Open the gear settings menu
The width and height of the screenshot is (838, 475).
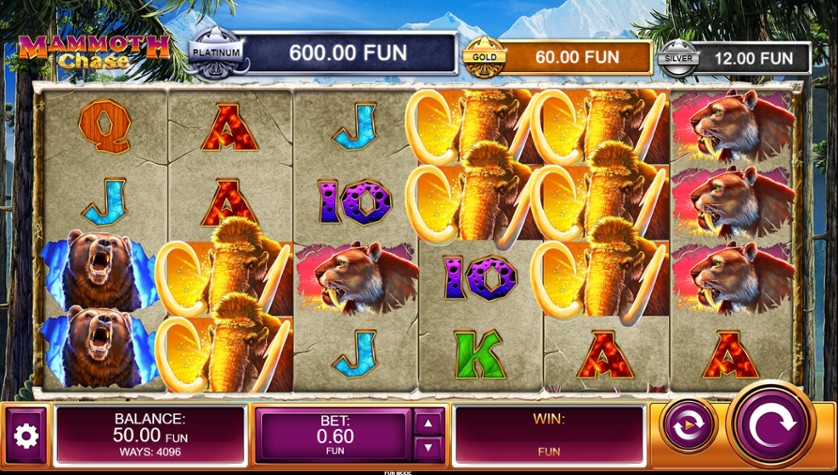coord(25,436)
